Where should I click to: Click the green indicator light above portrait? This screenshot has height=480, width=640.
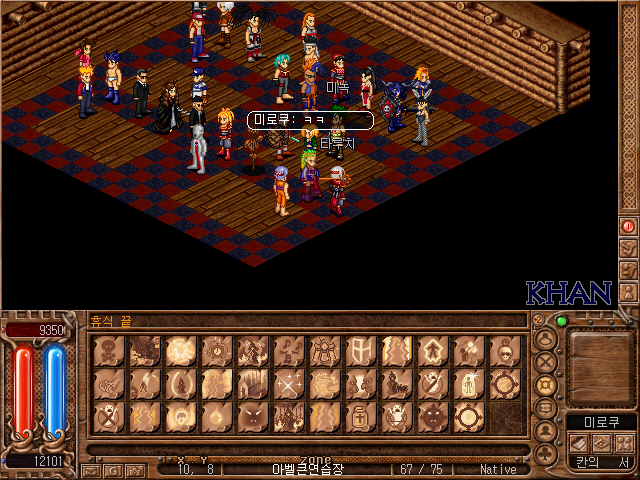561,321
